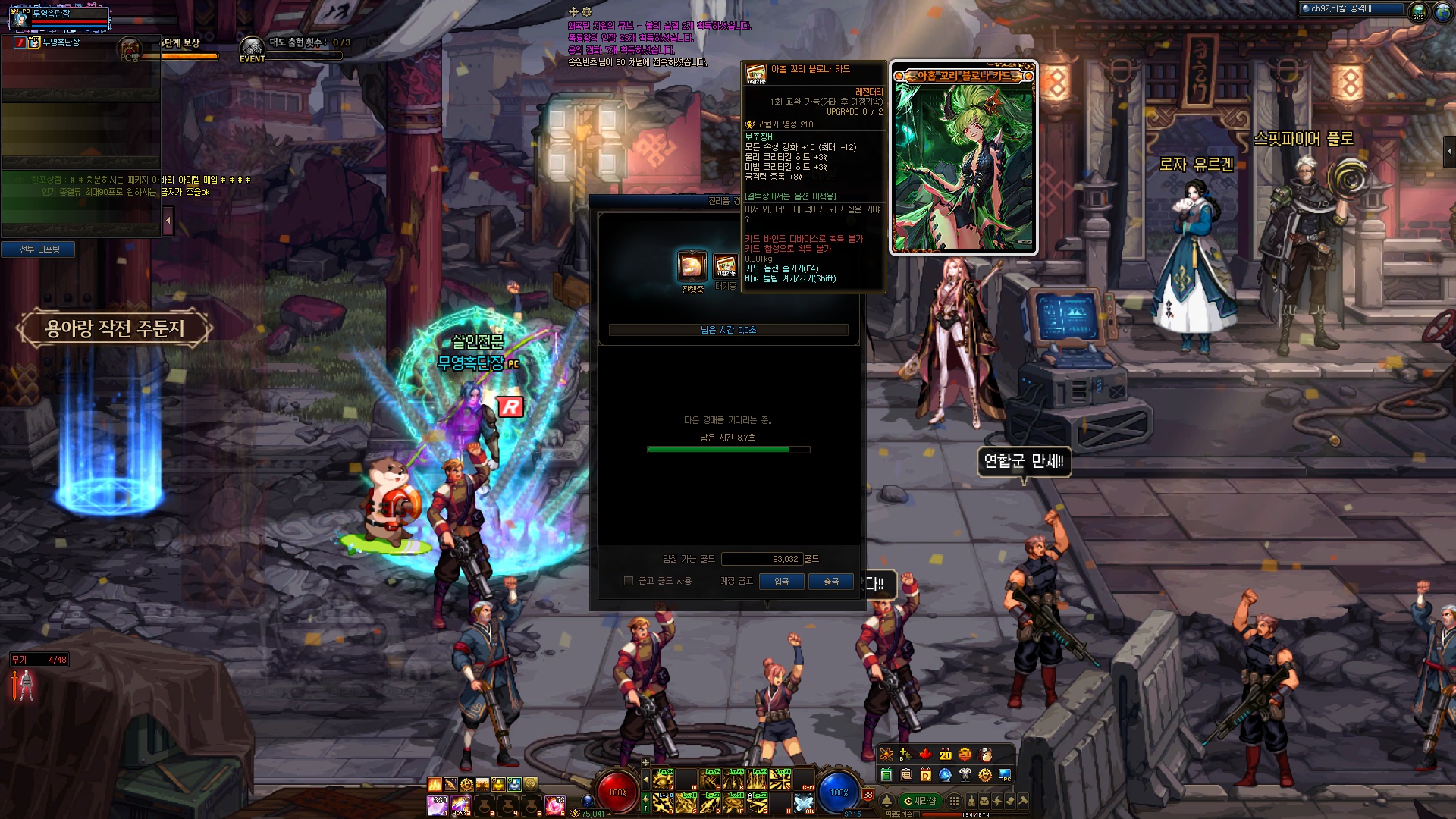
Task: Open the 세라샵 cash shop
Action: [x=920, y=801]
